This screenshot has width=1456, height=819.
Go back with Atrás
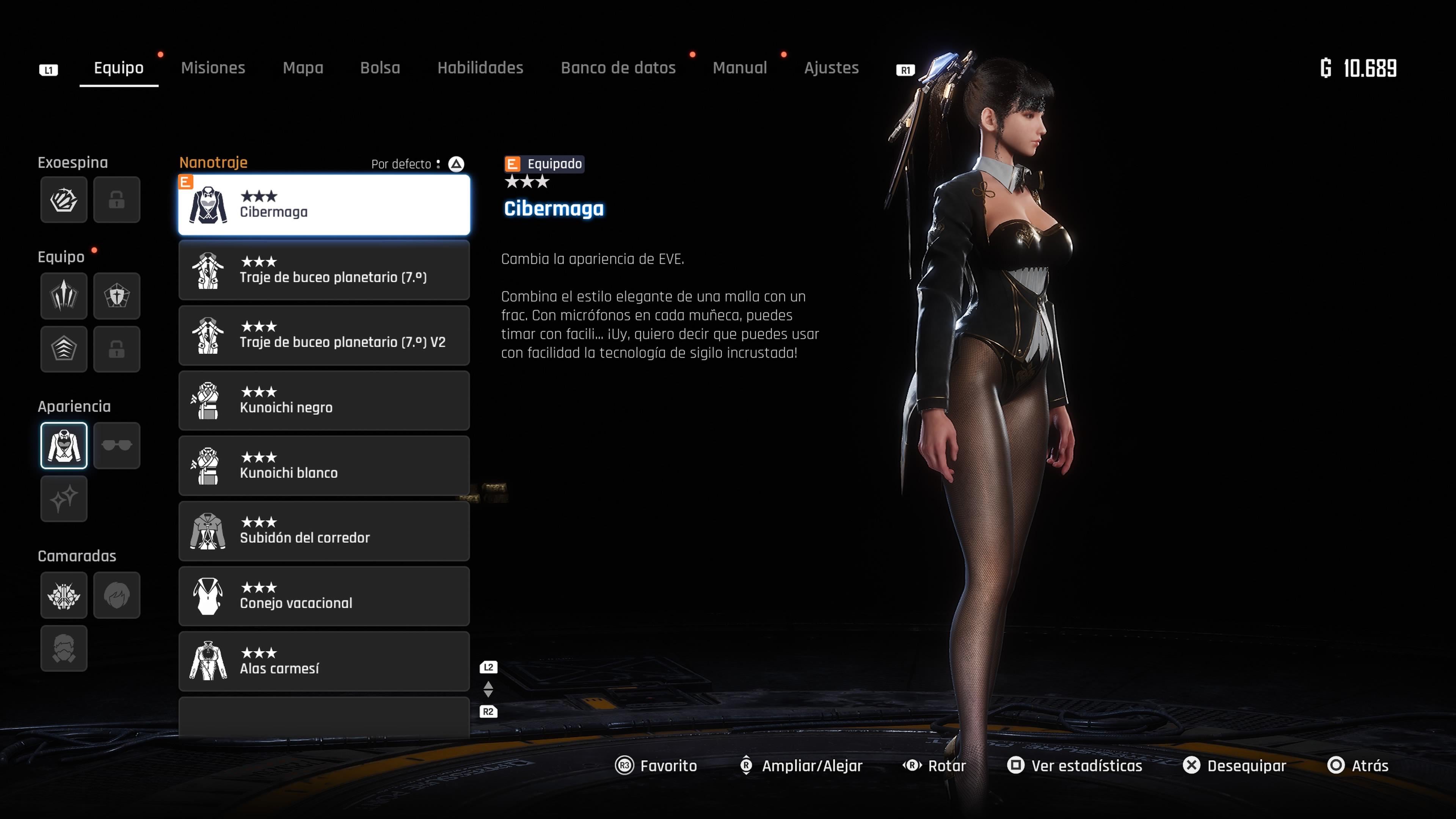[1358, 765]
